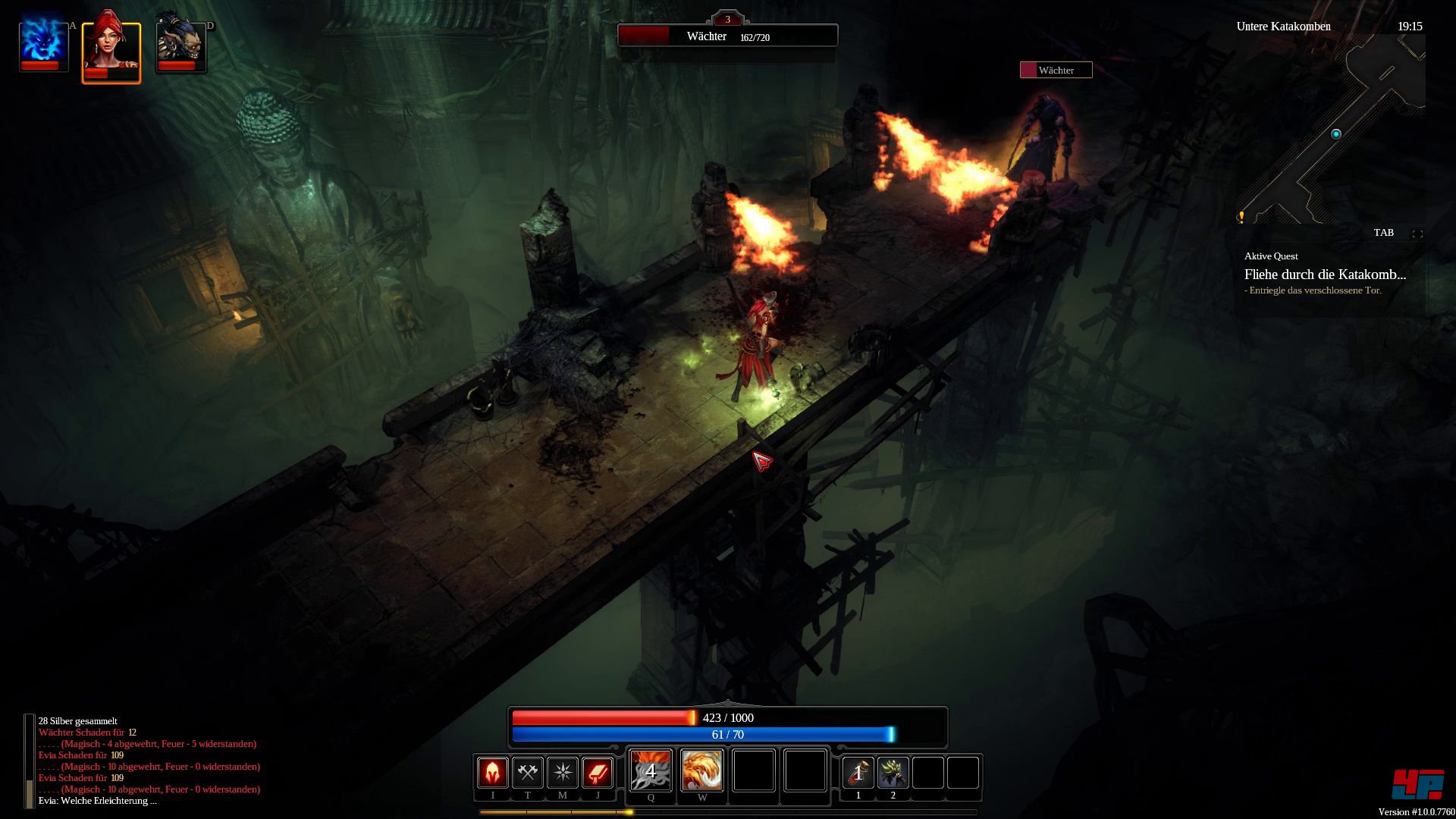
Task: Use the red potion in slot 1
Action: pyautogui.click(x=858, y=773)
